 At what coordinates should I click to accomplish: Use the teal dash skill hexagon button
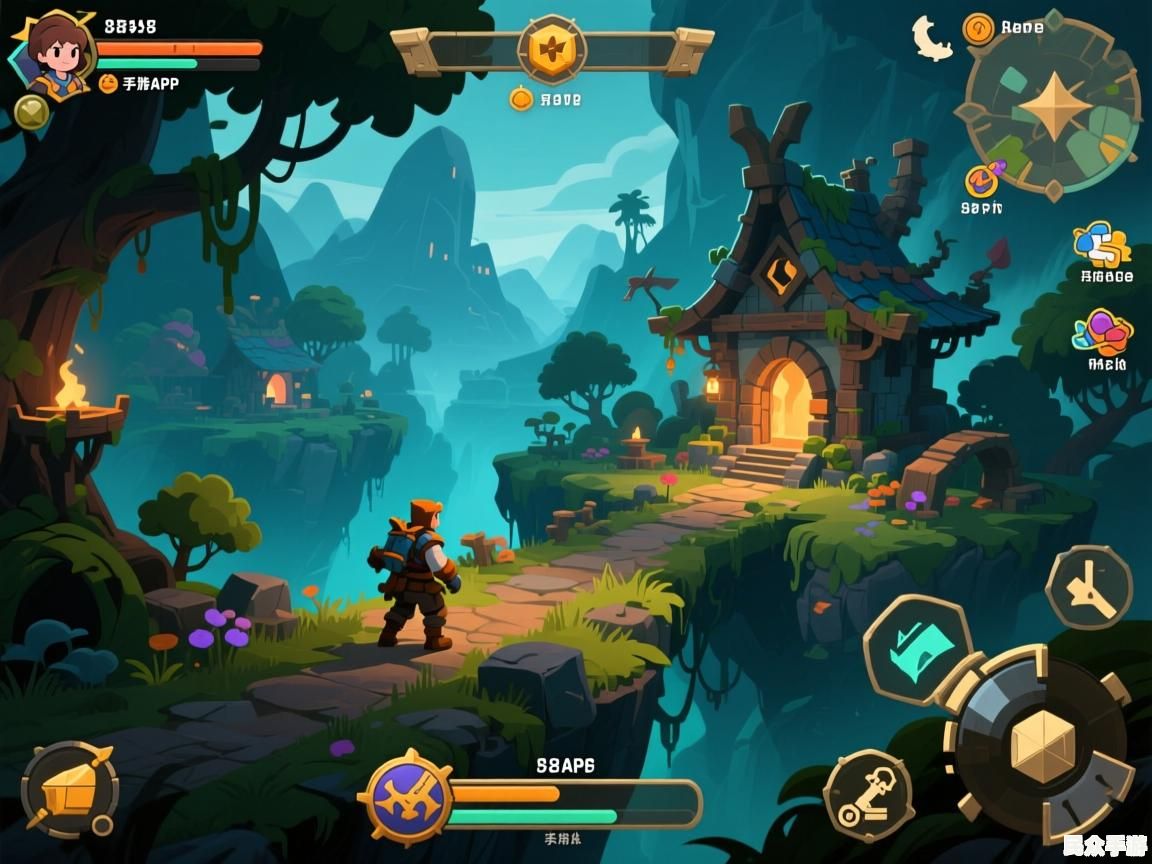pos(917,648)
